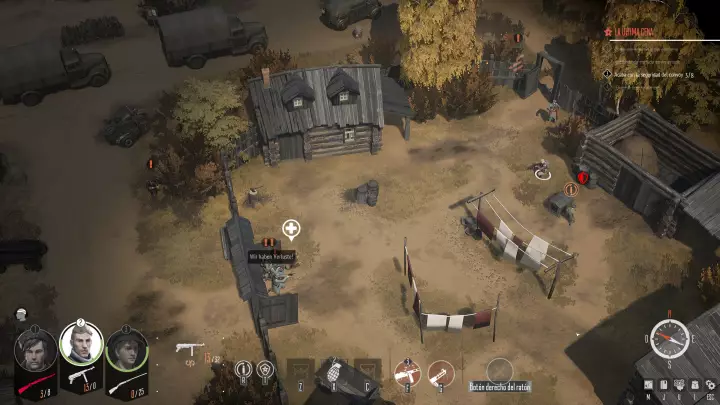720x405 pixels.
Task: Use the gun melee-strike skill icon
Action: click(x=405, y=372)
